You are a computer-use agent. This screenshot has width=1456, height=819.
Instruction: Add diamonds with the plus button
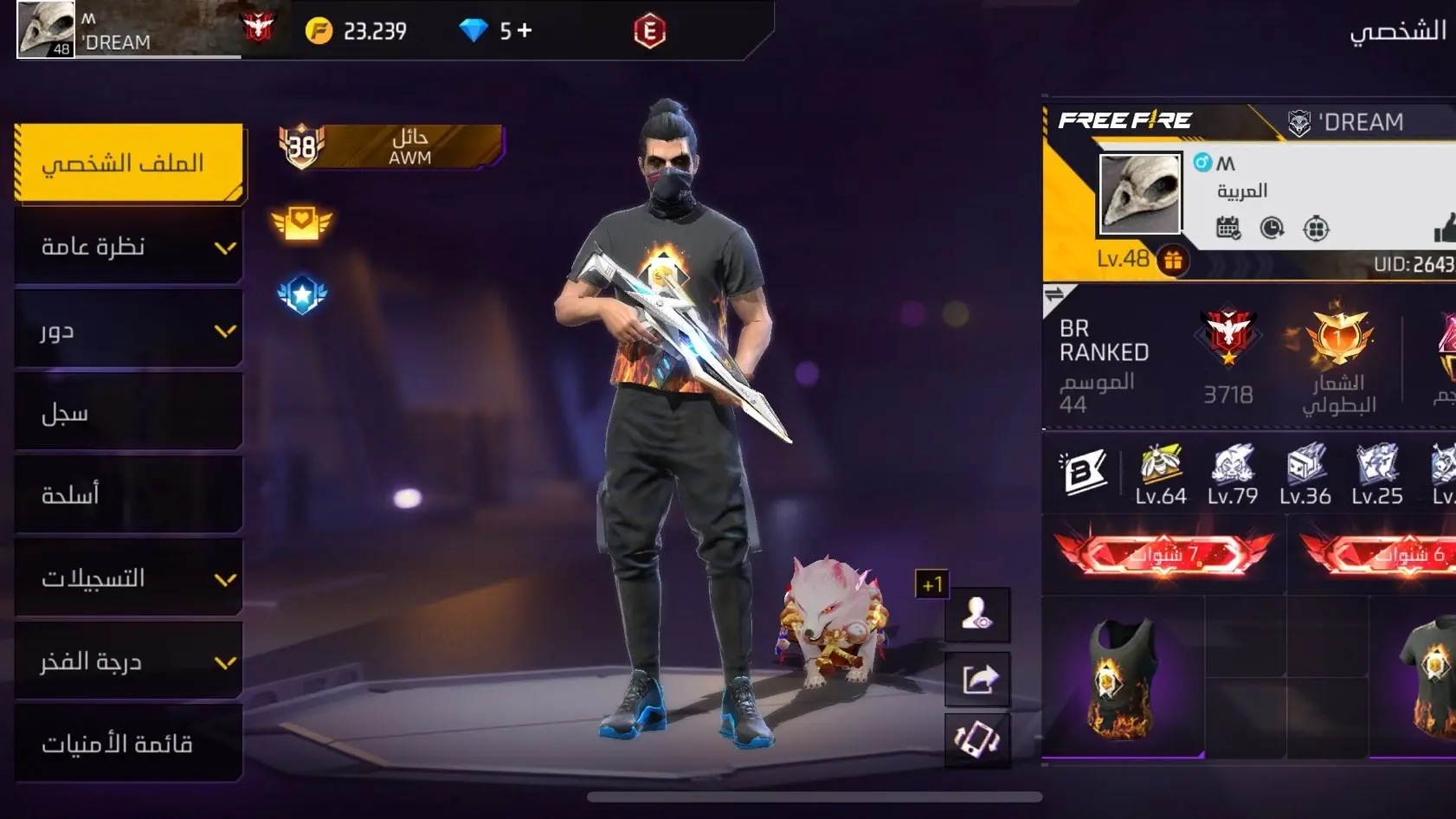(x=525, y=31)
